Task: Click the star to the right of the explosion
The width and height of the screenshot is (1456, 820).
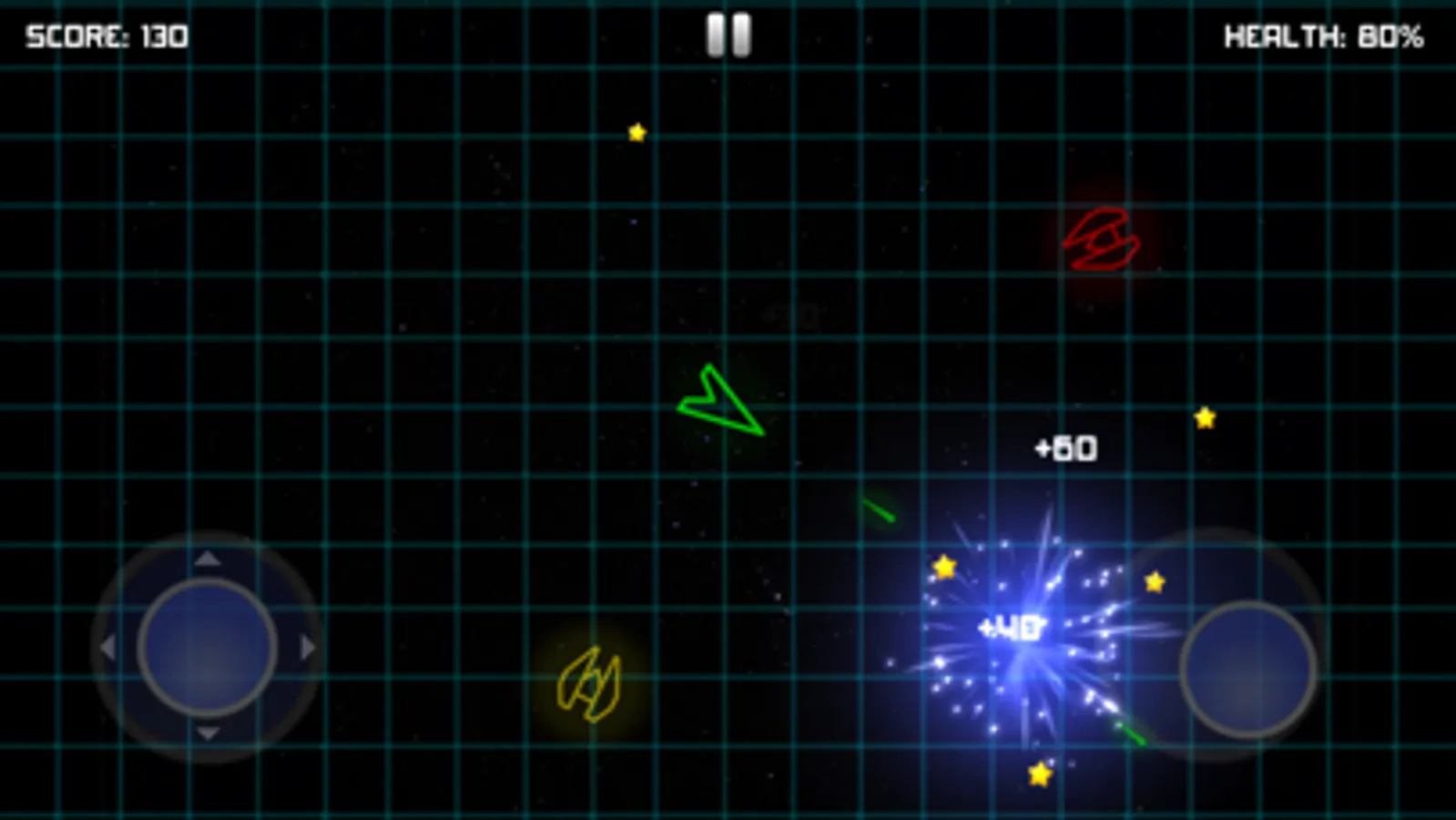Action: 1155,580
